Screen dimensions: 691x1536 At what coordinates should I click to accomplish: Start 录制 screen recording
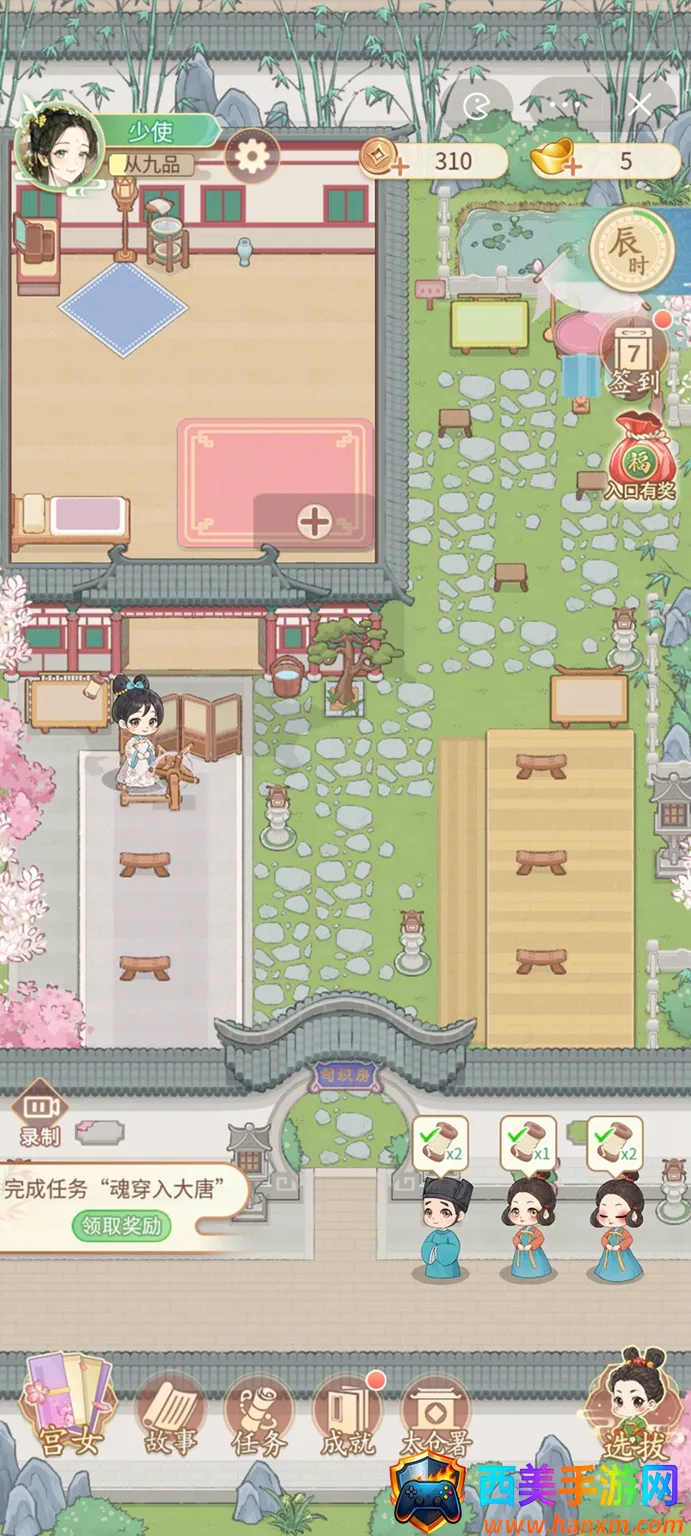tap(40, 1115)
